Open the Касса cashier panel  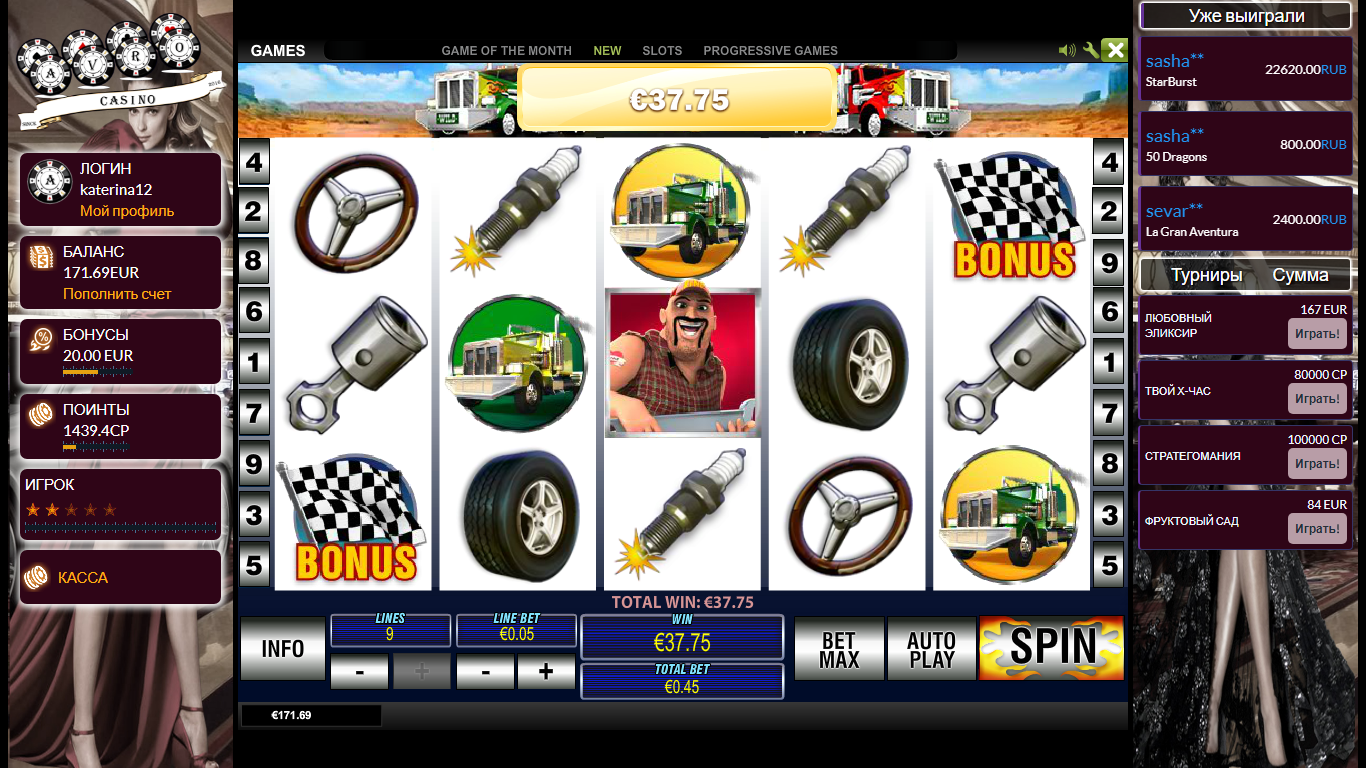click(x=83, y=578)
